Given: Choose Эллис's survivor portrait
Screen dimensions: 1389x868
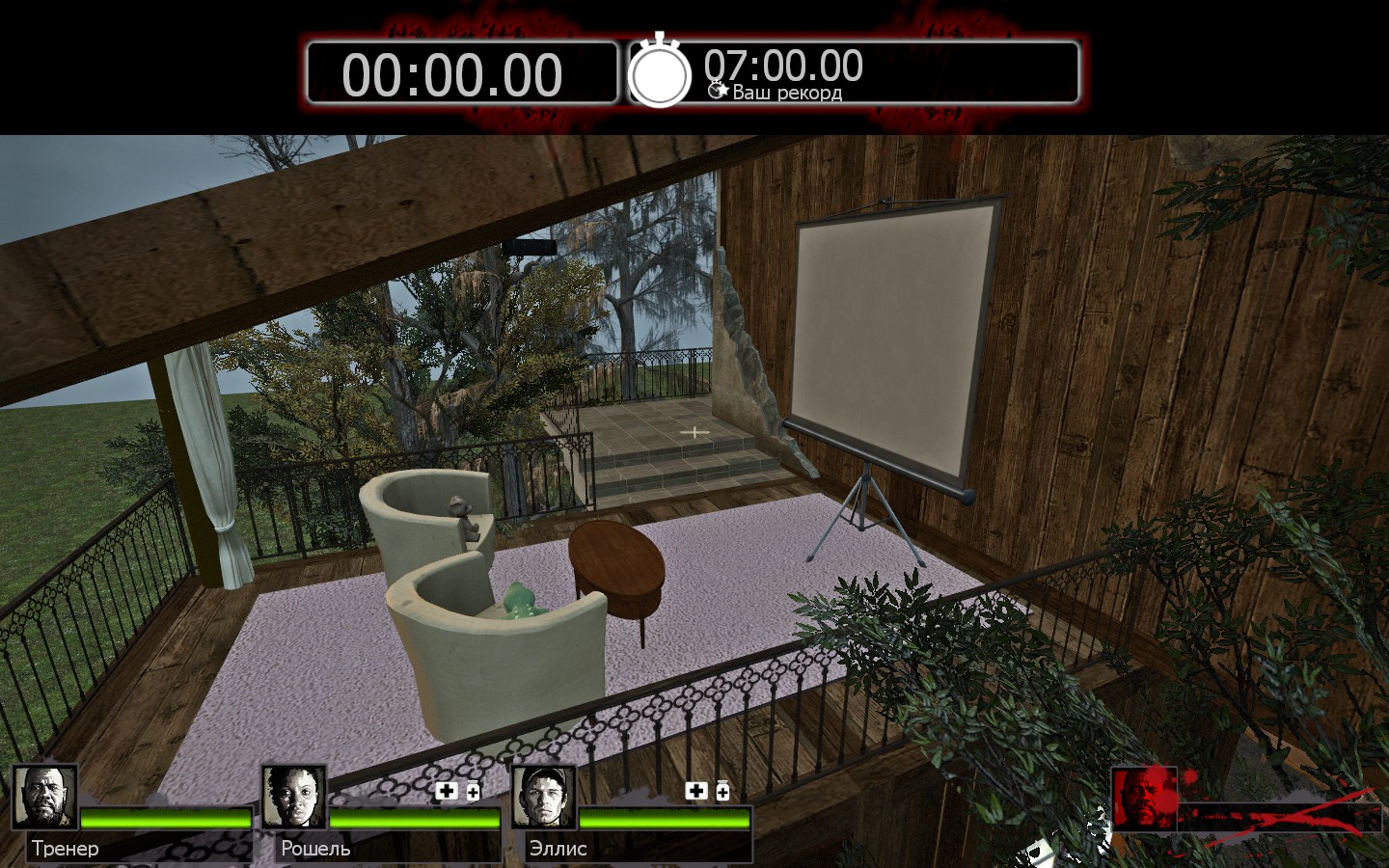Looking at the screenshot, I should point(543,798).
